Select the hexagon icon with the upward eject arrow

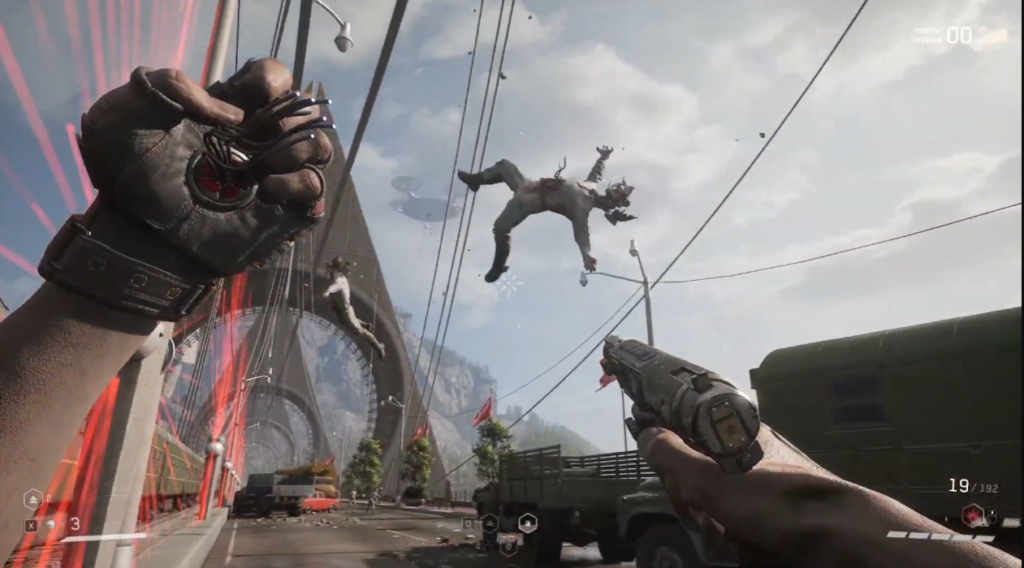coord(33,498)
